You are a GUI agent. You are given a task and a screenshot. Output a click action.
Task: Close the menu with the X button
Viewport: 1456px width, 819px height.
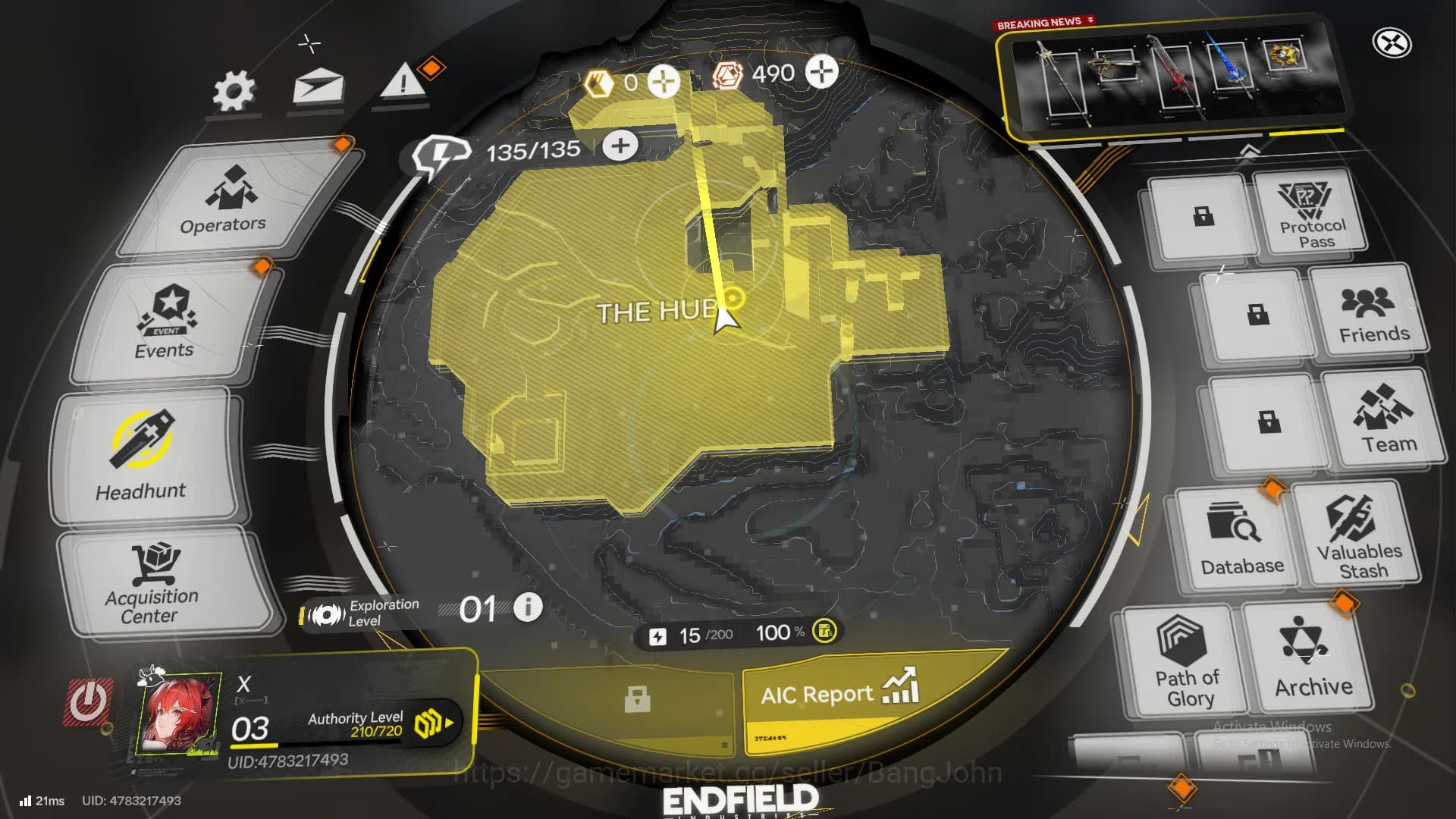pyautogui.click(x=1392, y=43)
